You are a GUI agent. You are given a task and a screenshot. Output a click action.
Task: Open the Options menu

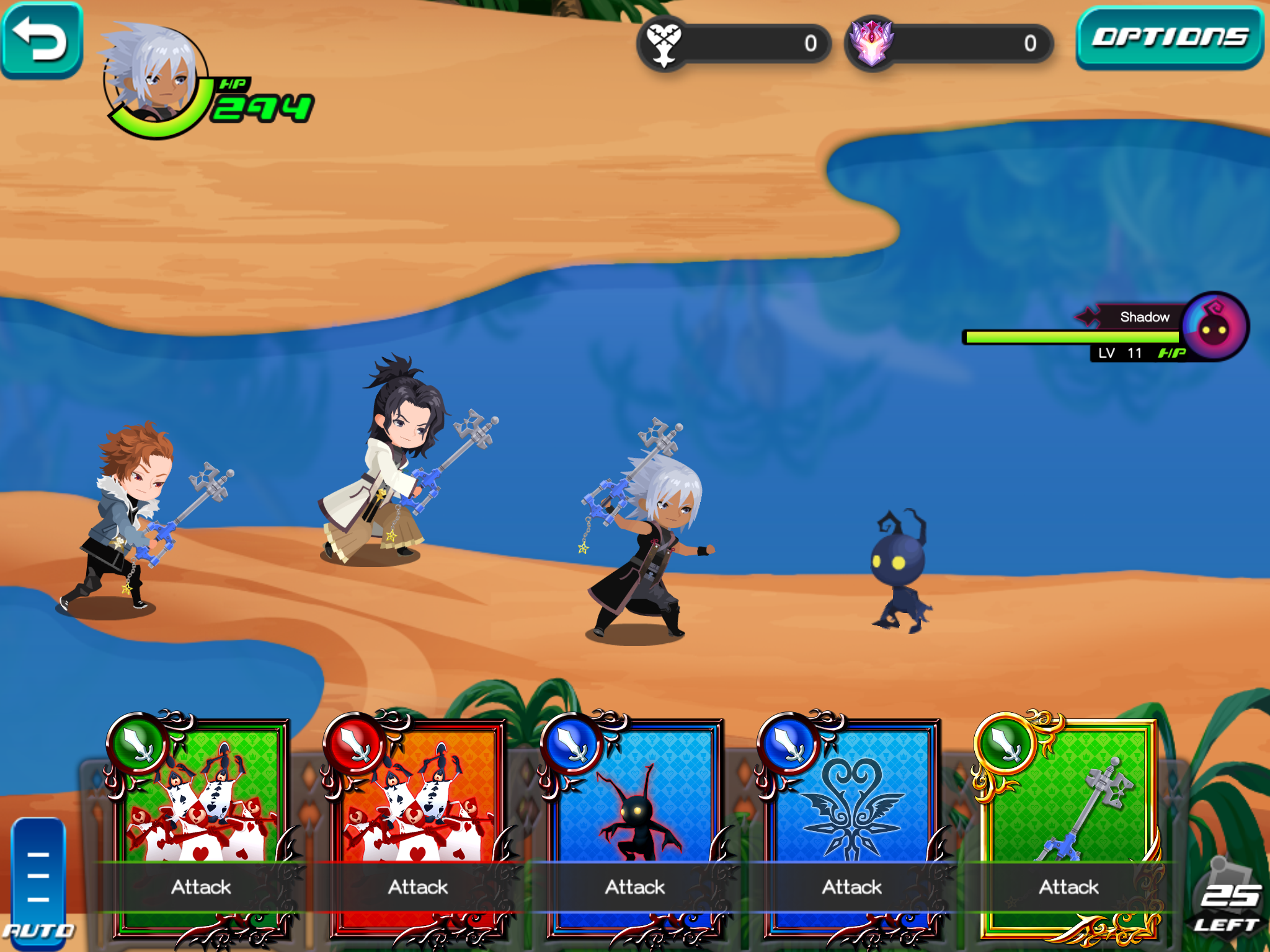[1170, 38]
